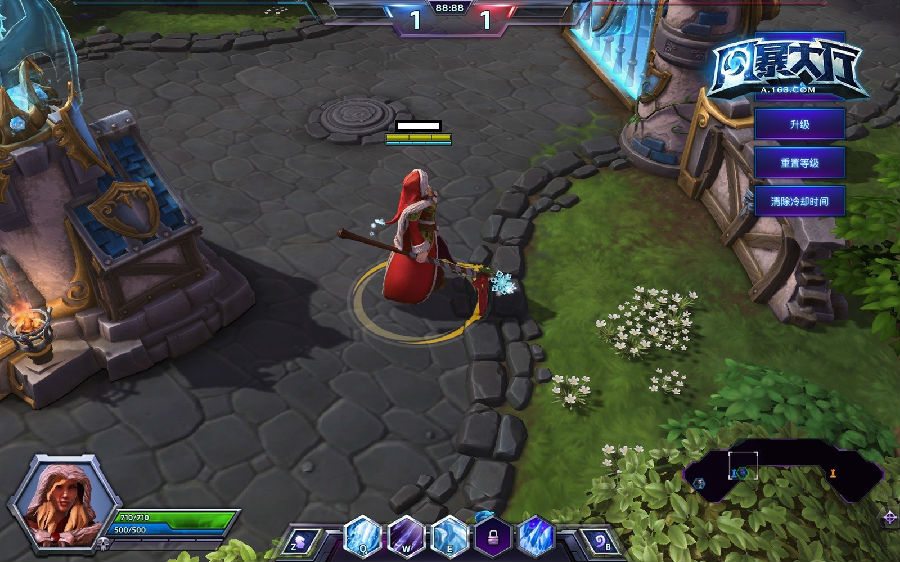This screenshot has height=562, width=900.
Task: Click the 重置等级 reset level button
Action: coord(799,162)
